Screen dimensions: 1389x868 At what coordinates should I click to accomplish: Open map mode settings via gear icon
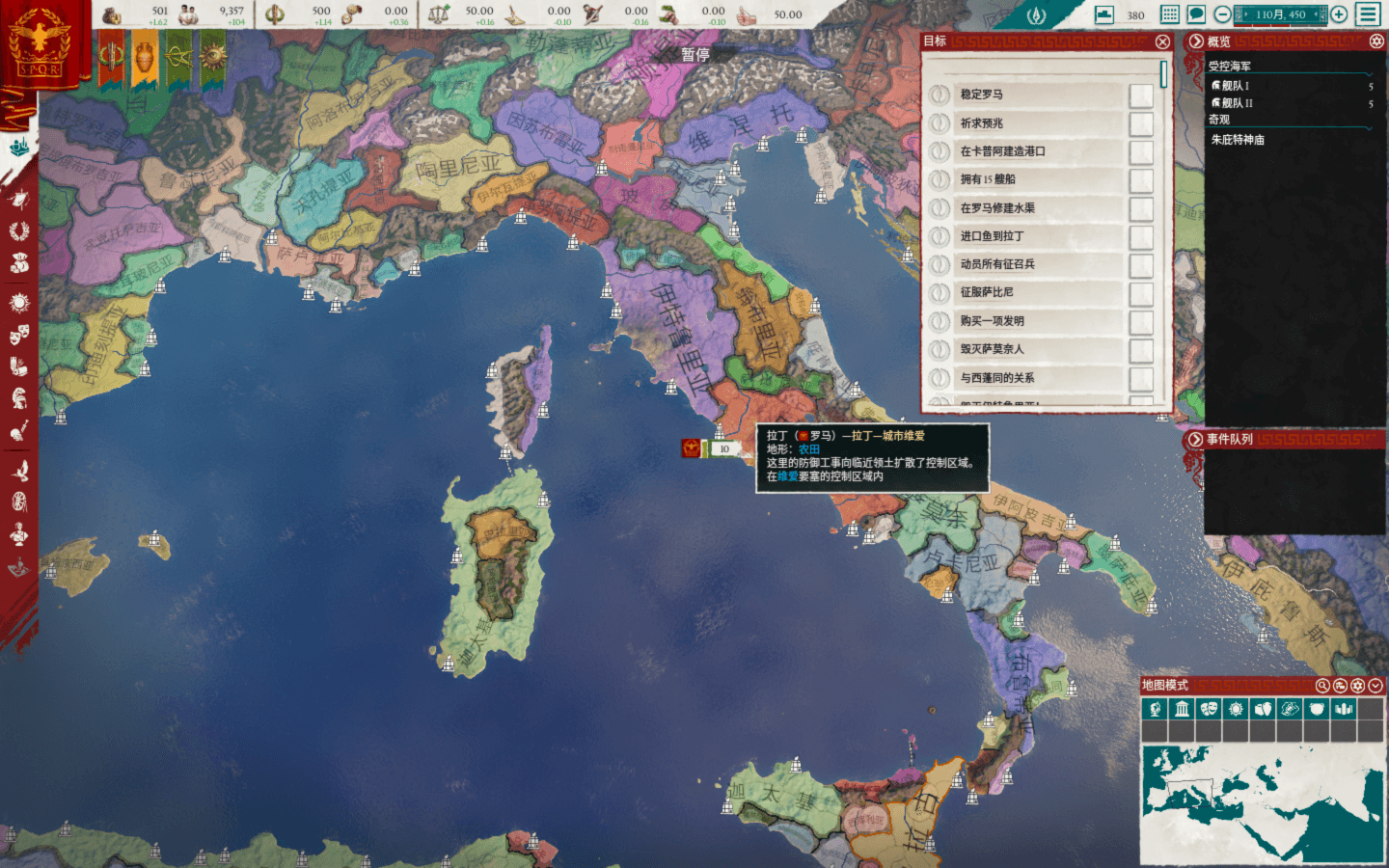pyautogui.click(x=1357, y=685)
